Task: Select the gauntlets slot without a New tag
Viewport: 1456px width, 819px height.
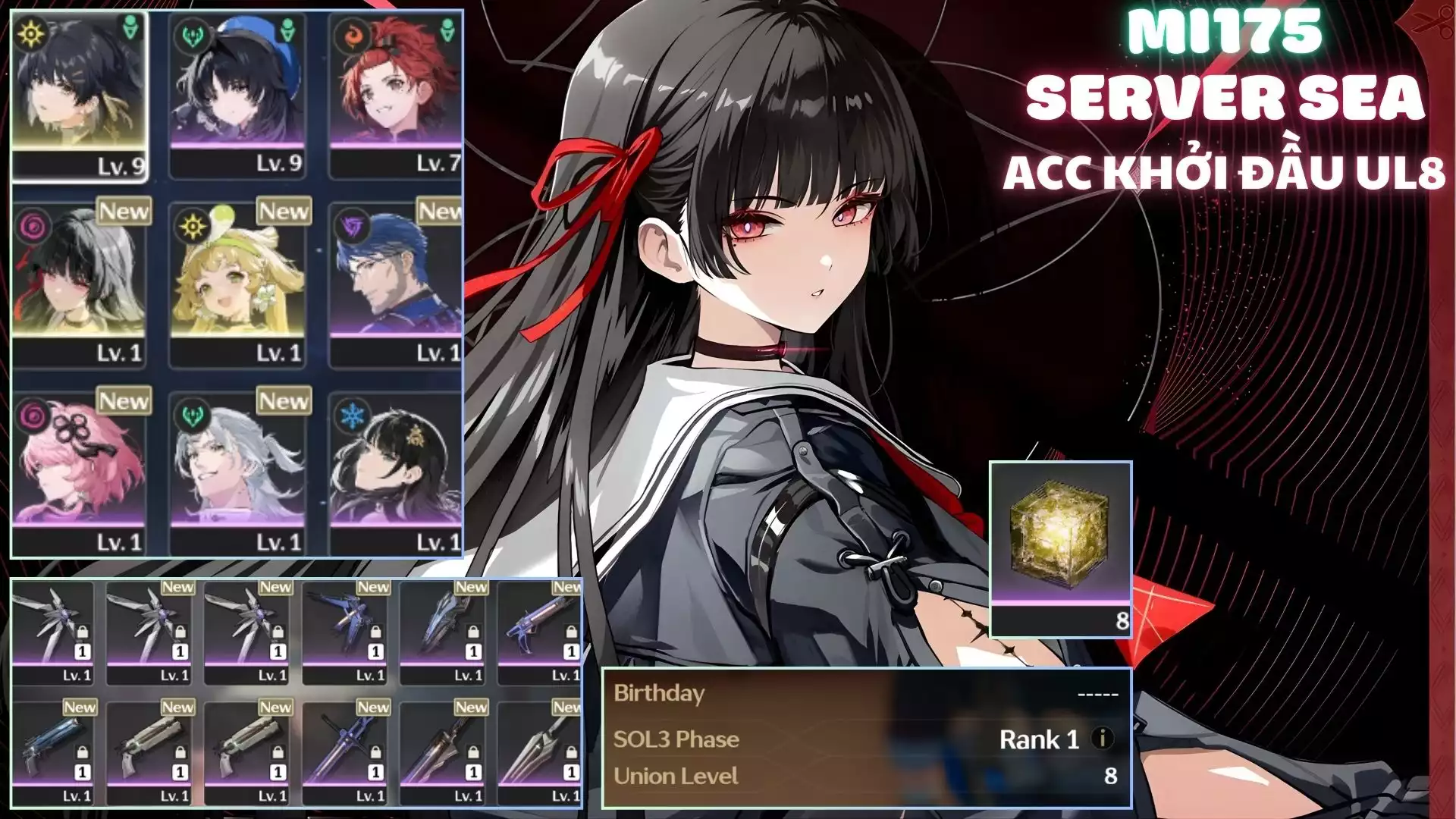Action: coord(53,631)
